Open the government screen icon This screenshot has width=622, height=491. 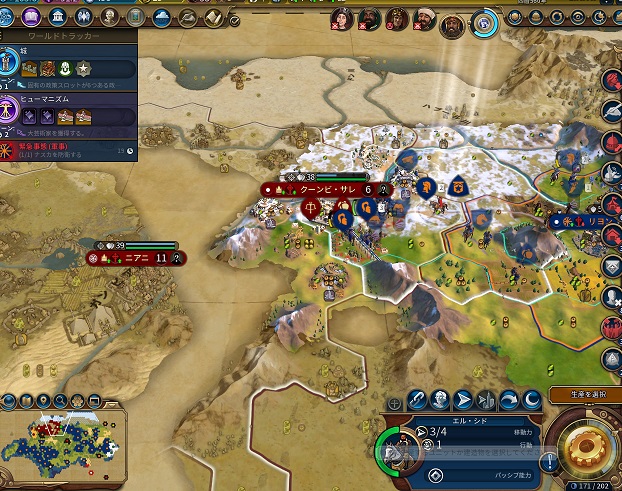click(x=56, y=17)
